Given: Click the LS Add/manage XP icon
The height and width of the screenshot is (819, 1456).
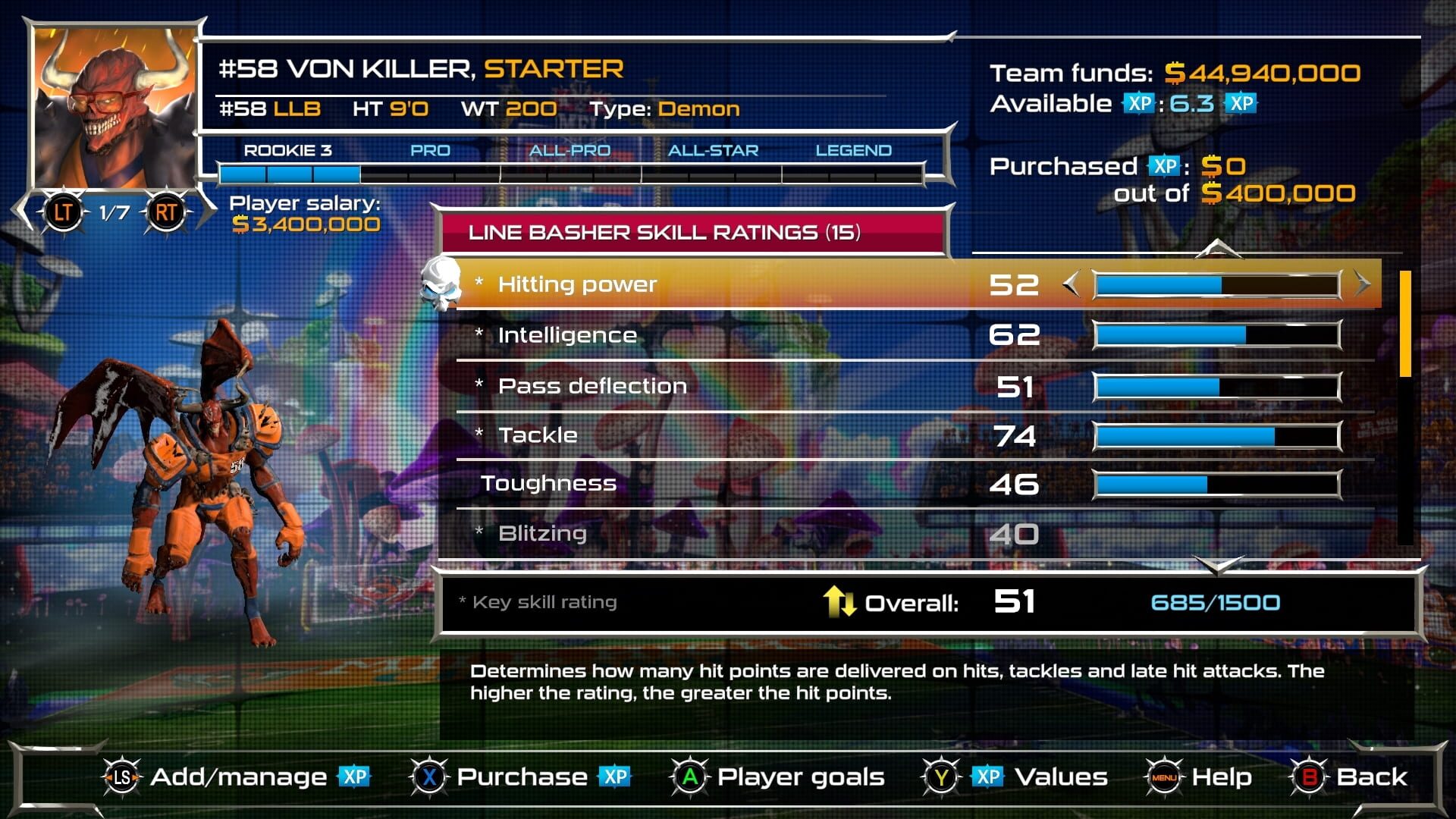Looking at the screenshot, I should click(x=121, y=777).
